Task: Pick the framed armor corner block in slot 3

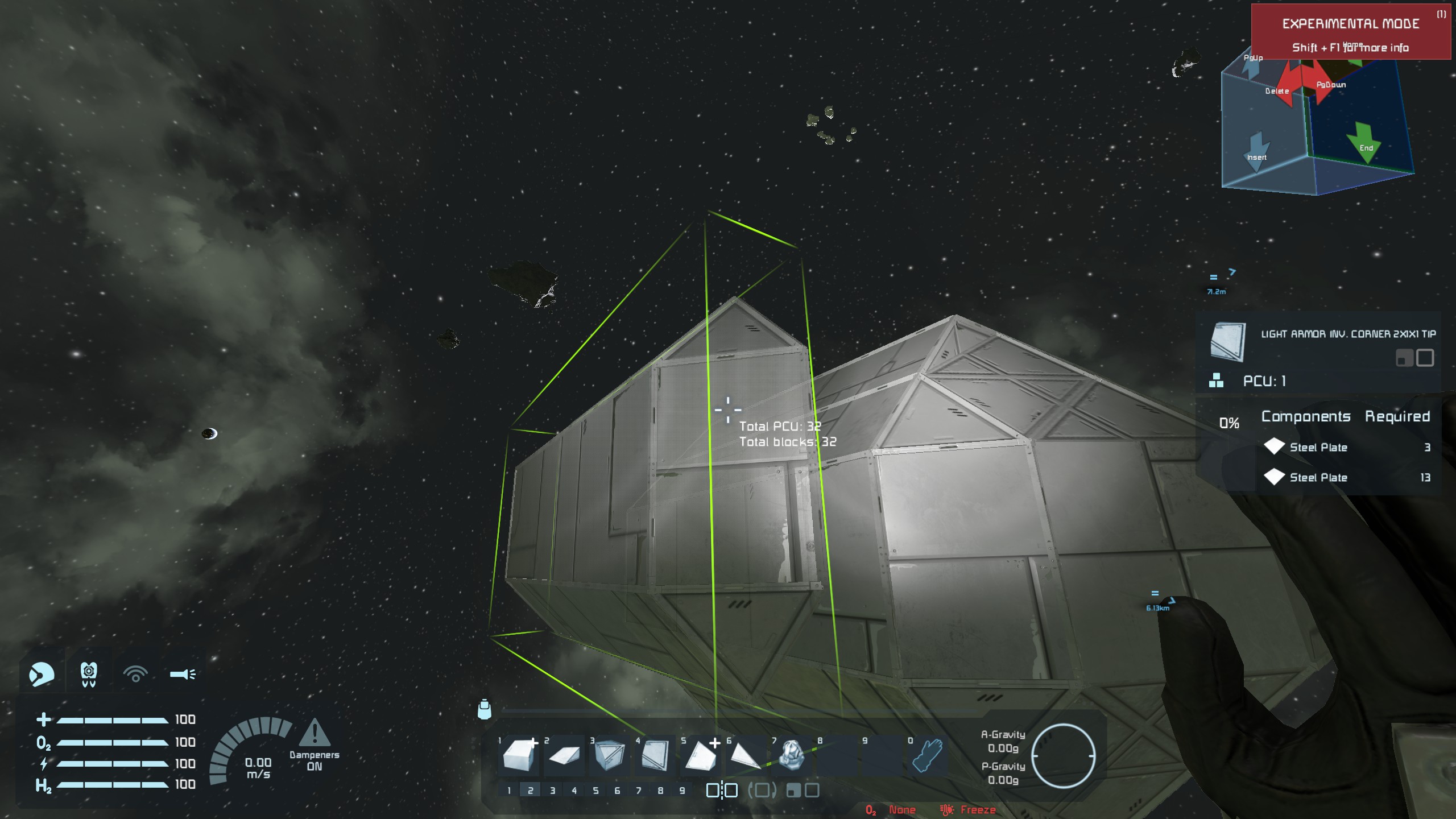Action: coord(609,755)
